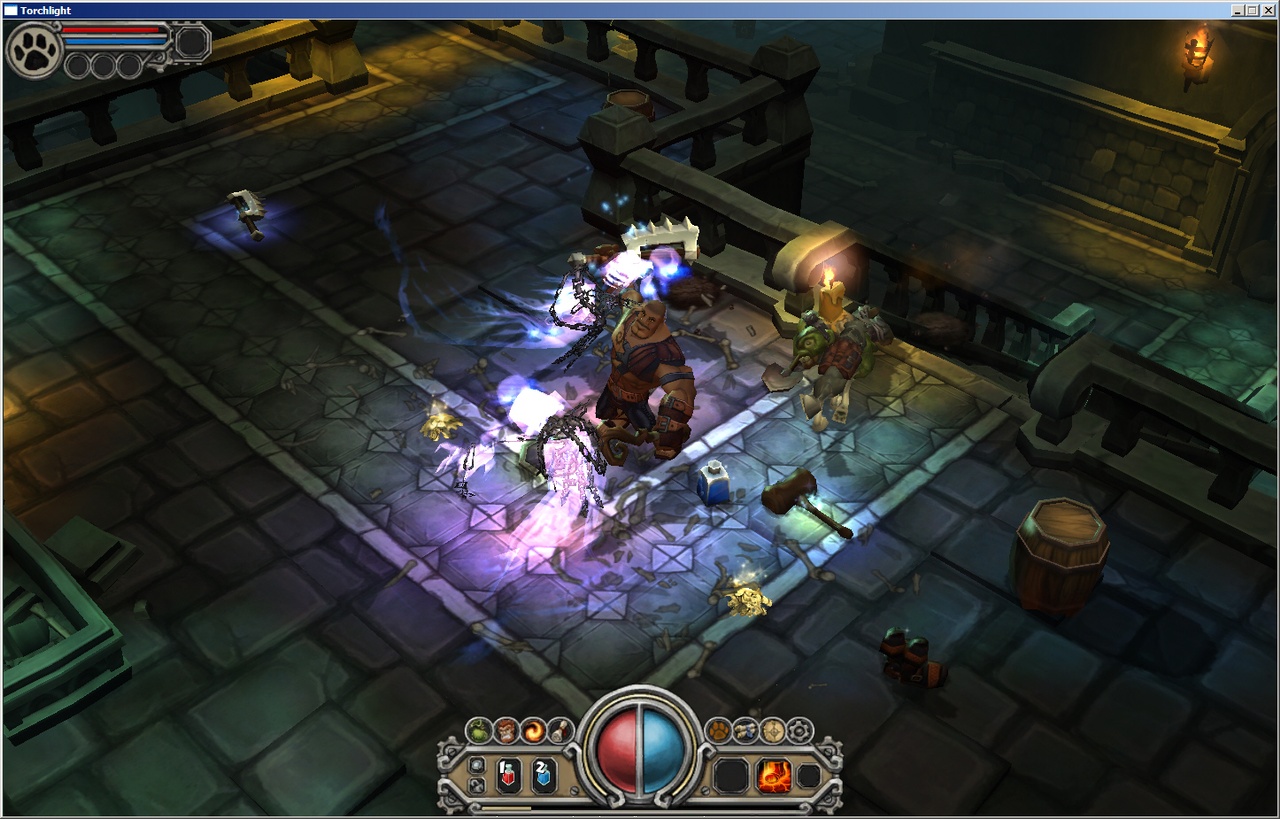Toggle the upper weapon-swap gem button
Image resolution: width=1280 pixels, height=819 pixels.
[x=478, y=766]
